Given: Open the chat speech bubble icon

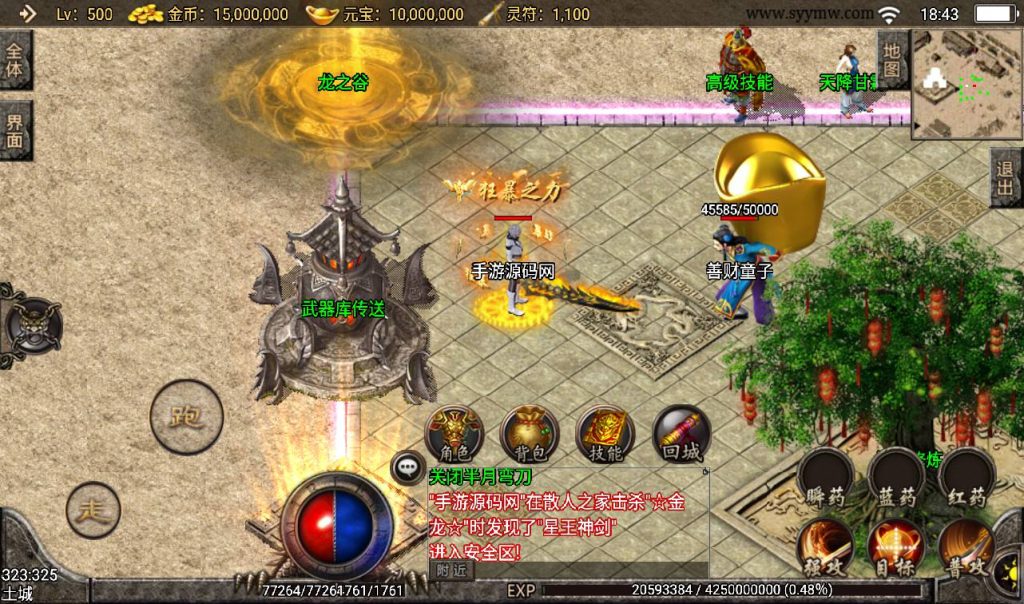Looking at the screenshot, I should pyautogui.click(x=407, y=466).
